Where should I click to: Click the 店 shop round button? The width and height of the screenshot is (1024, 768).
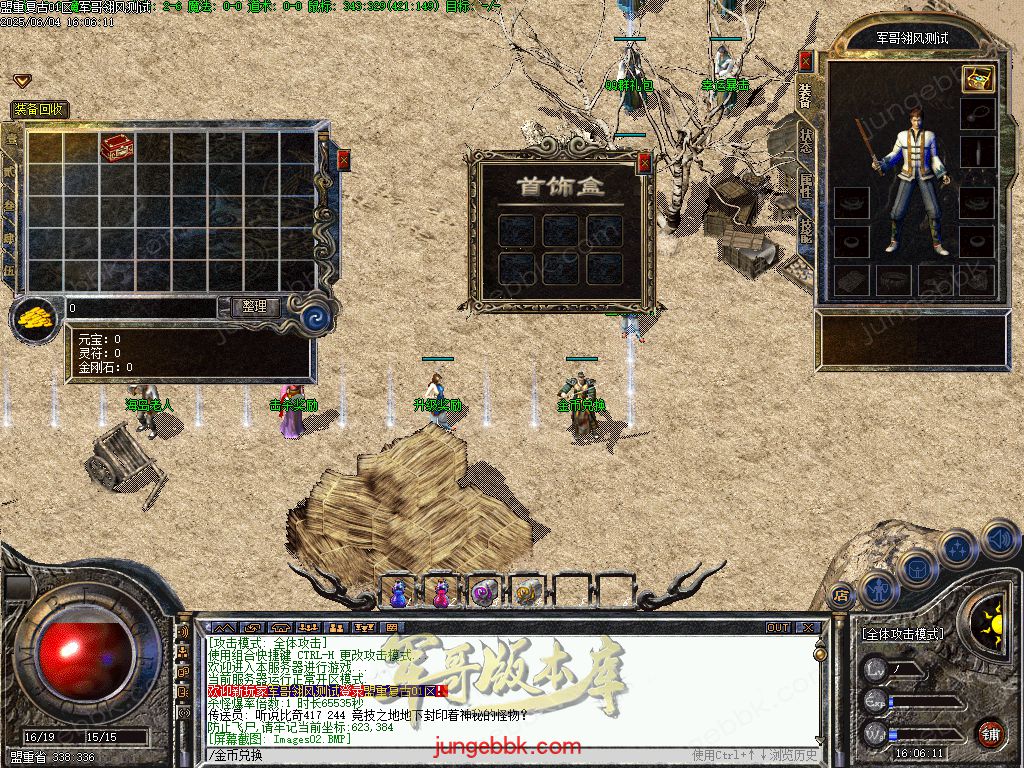[x=841, y=596]
